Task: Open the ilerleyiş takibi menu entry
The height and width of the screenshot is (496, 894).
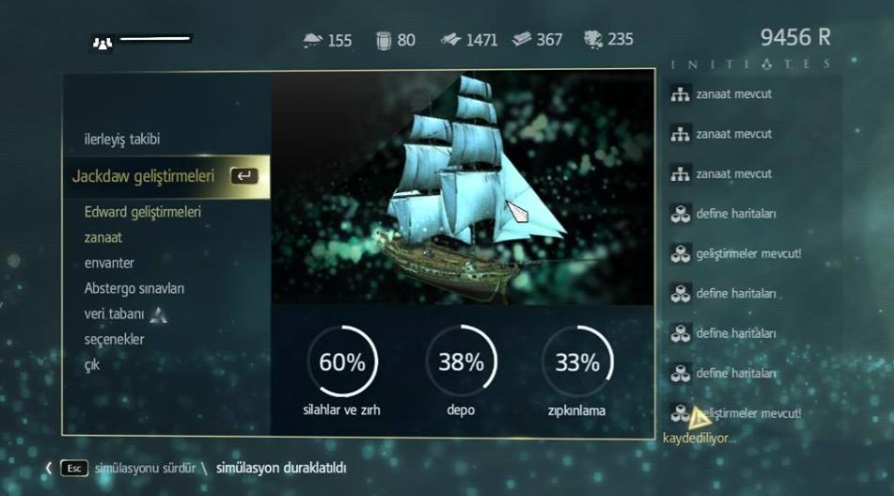Action: click(122, 139)
